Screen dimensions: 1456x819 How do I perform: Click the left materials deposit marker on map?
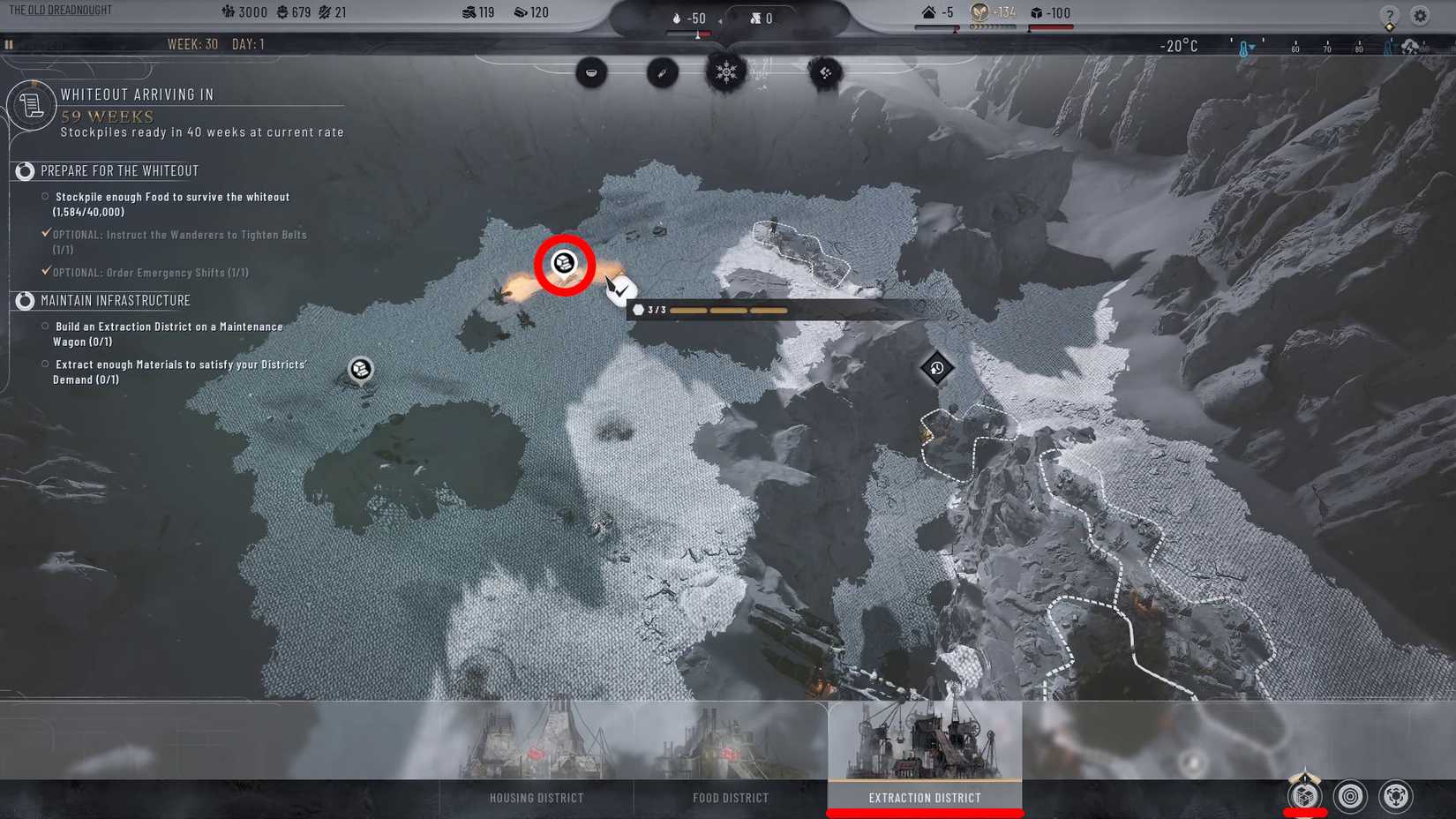(x=361, y=369)
